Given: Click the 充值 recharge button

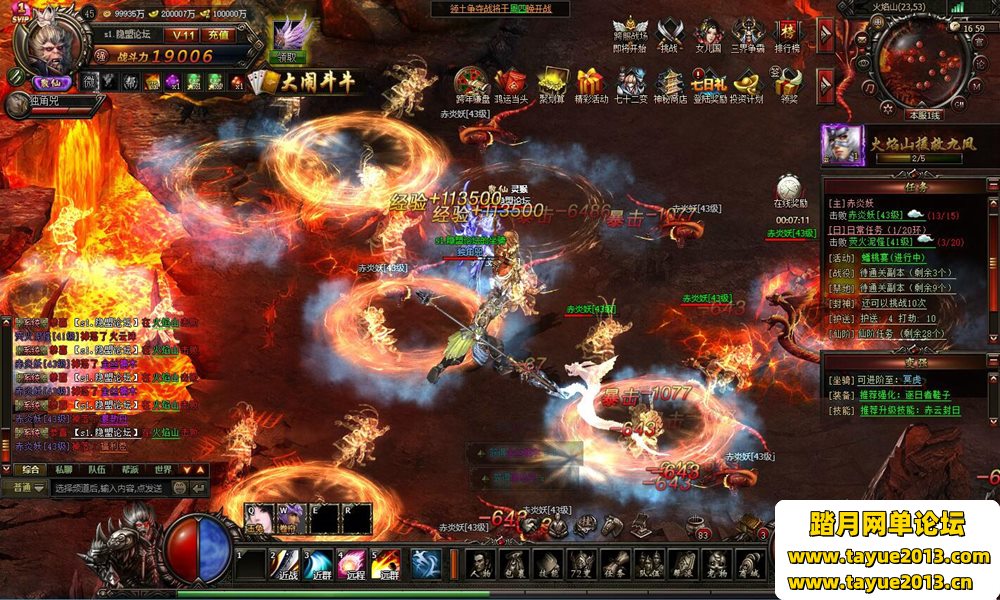Looking at the screenshot, I should 217,35.
